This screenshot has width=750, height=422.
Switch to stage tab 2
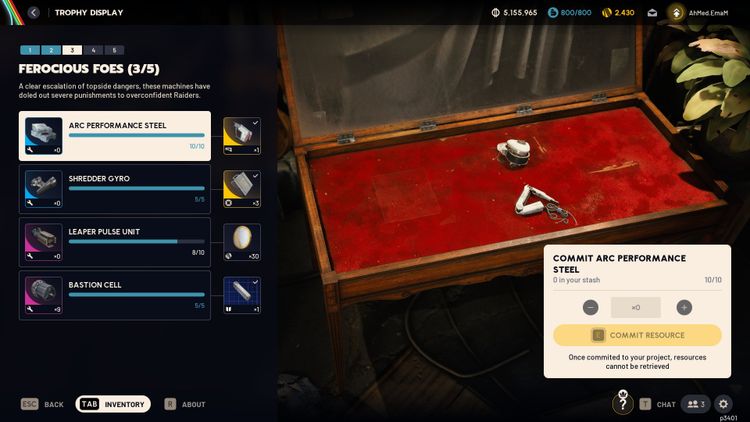click(x=51, y=50)
